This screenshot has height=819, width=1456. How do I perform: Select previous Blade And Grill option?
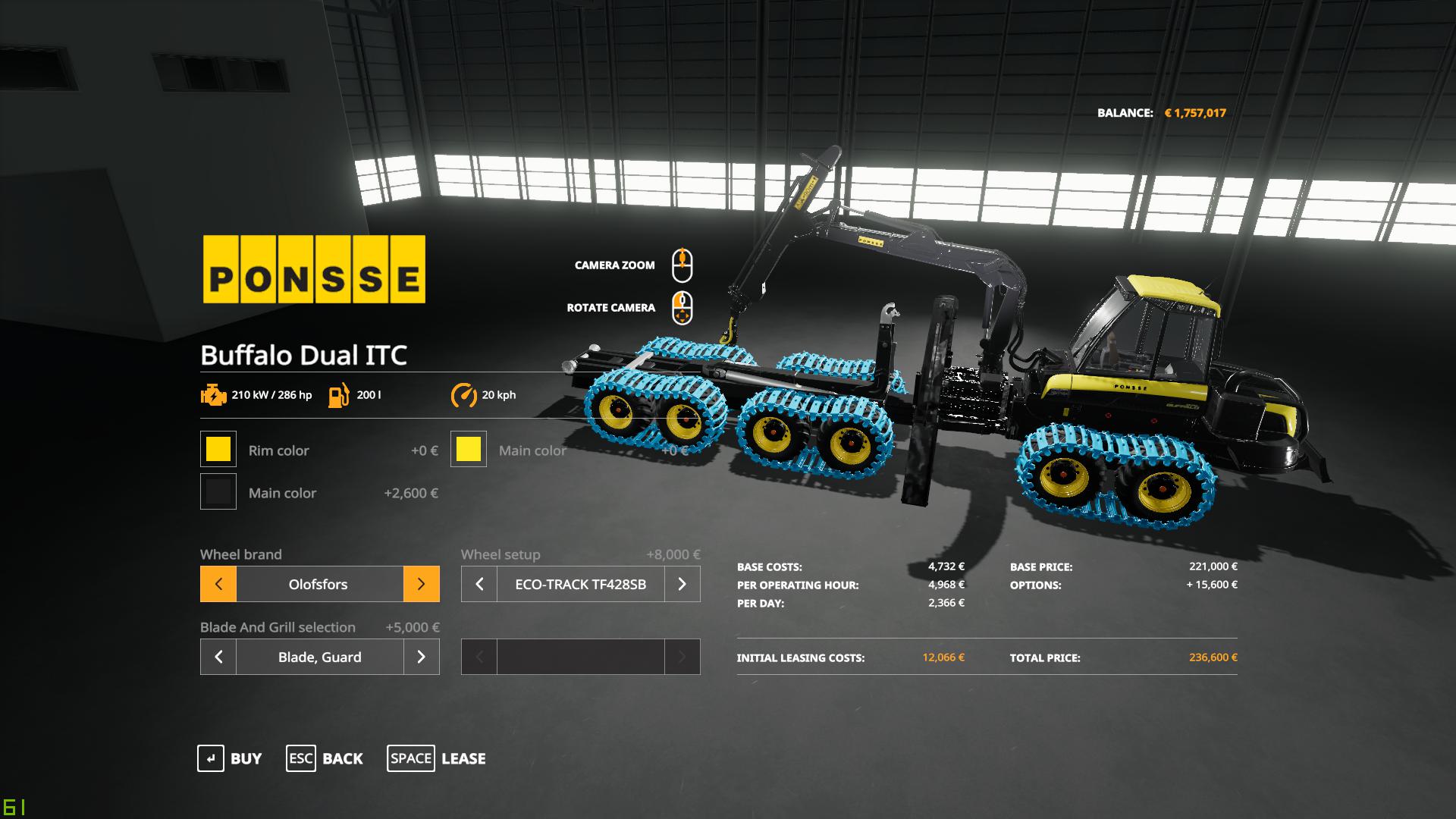pos(218,657)
